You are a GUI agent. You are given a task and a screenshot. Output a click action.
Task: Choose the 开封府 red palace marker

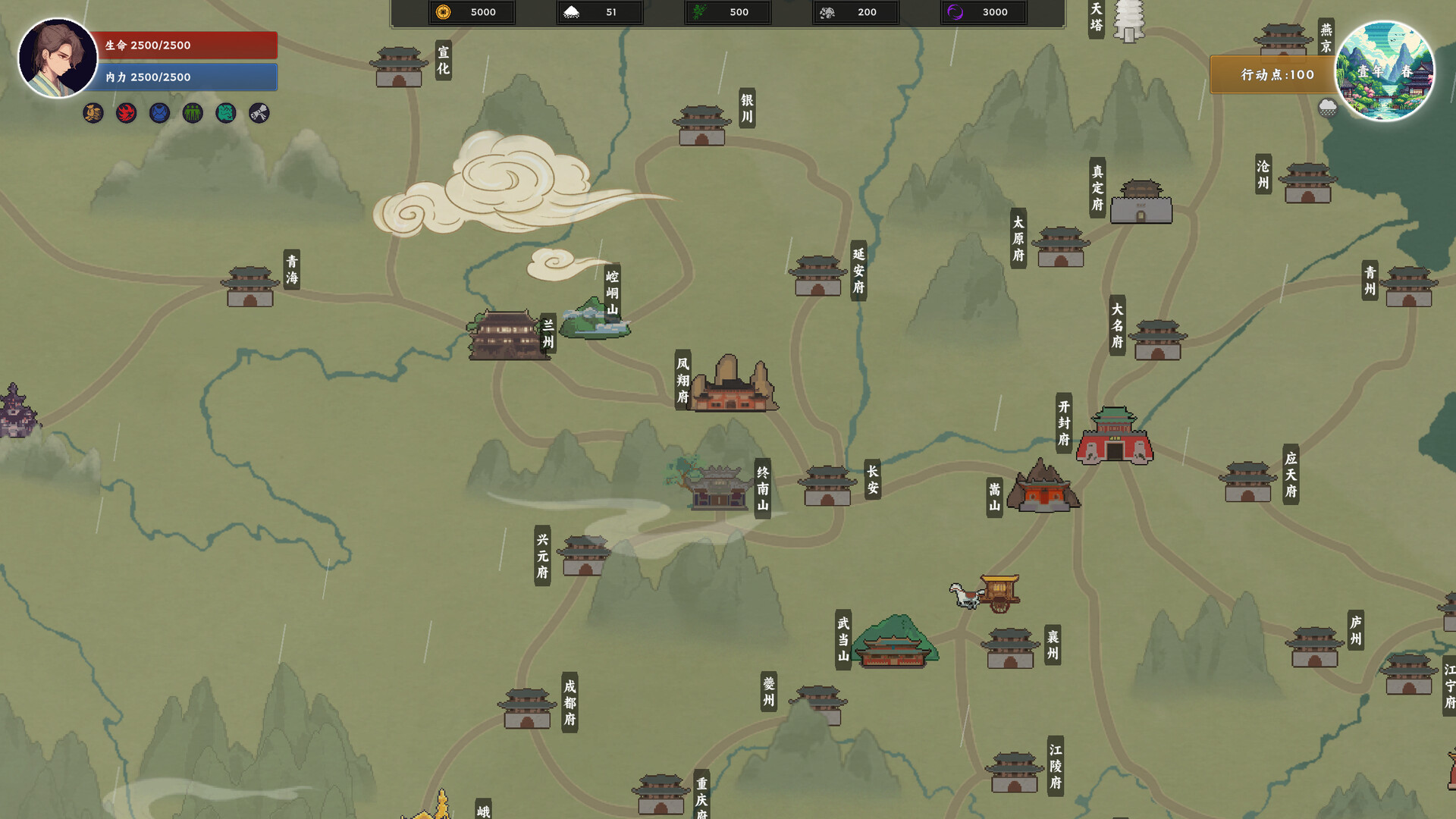(1114, 436)
